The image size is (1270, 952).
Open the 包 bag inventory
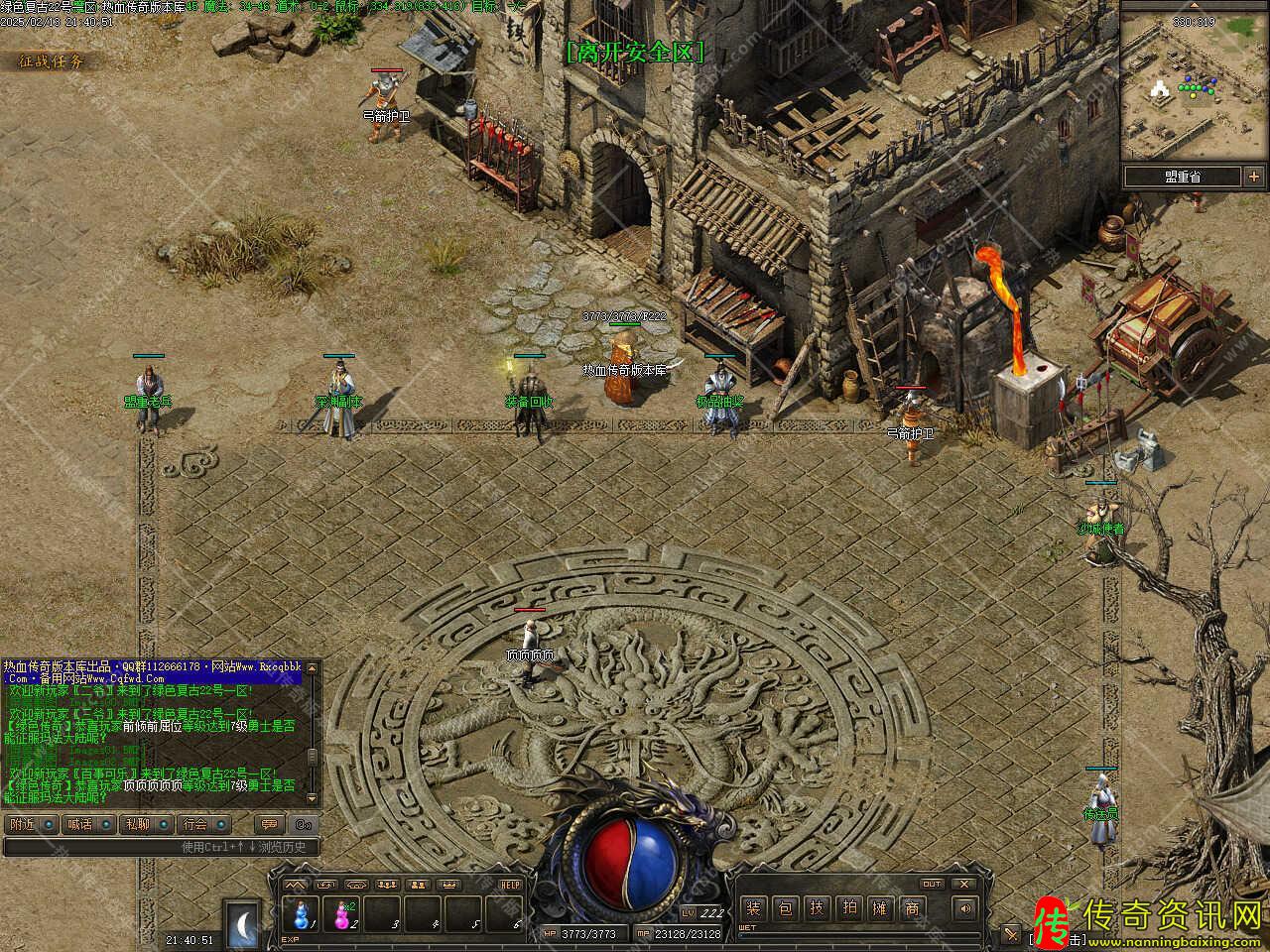[x=786, y=907]
